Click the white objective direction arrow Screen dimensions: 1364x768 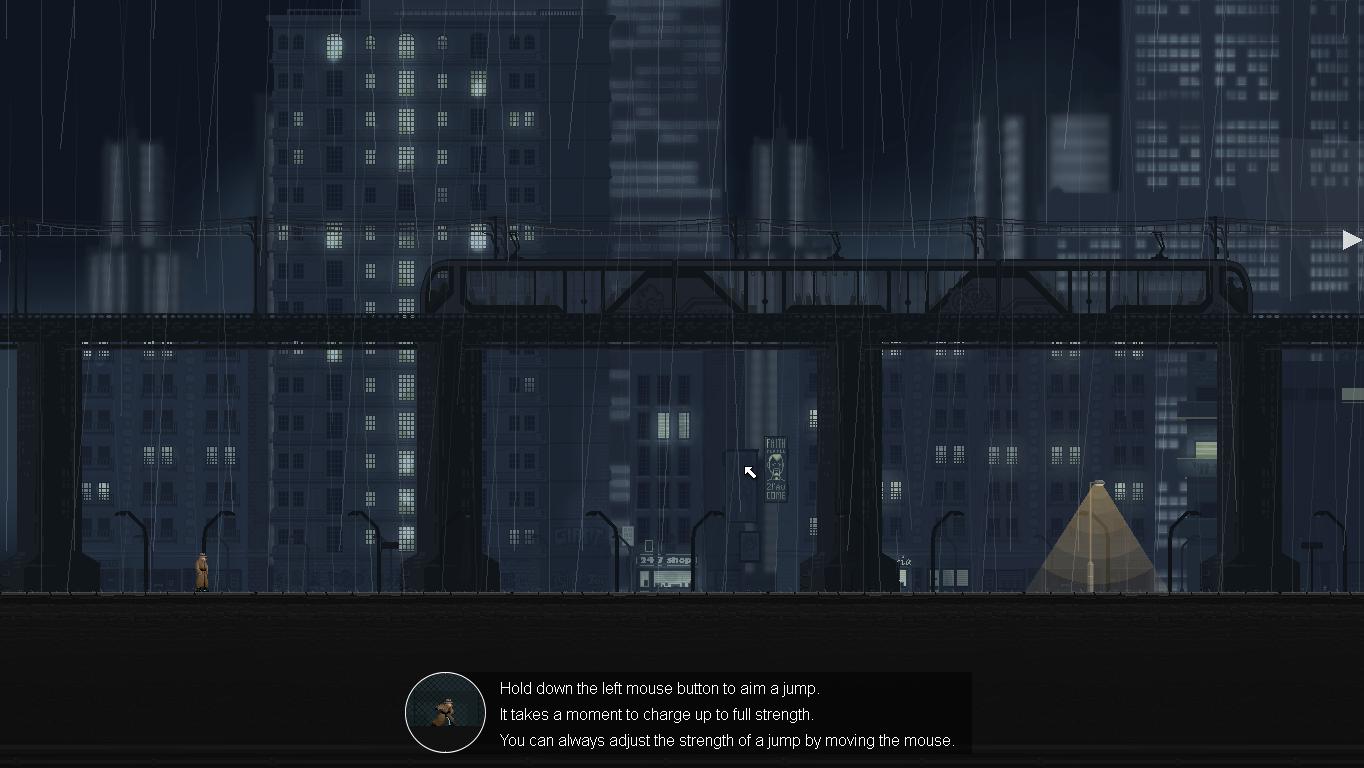pos(1351,240)
